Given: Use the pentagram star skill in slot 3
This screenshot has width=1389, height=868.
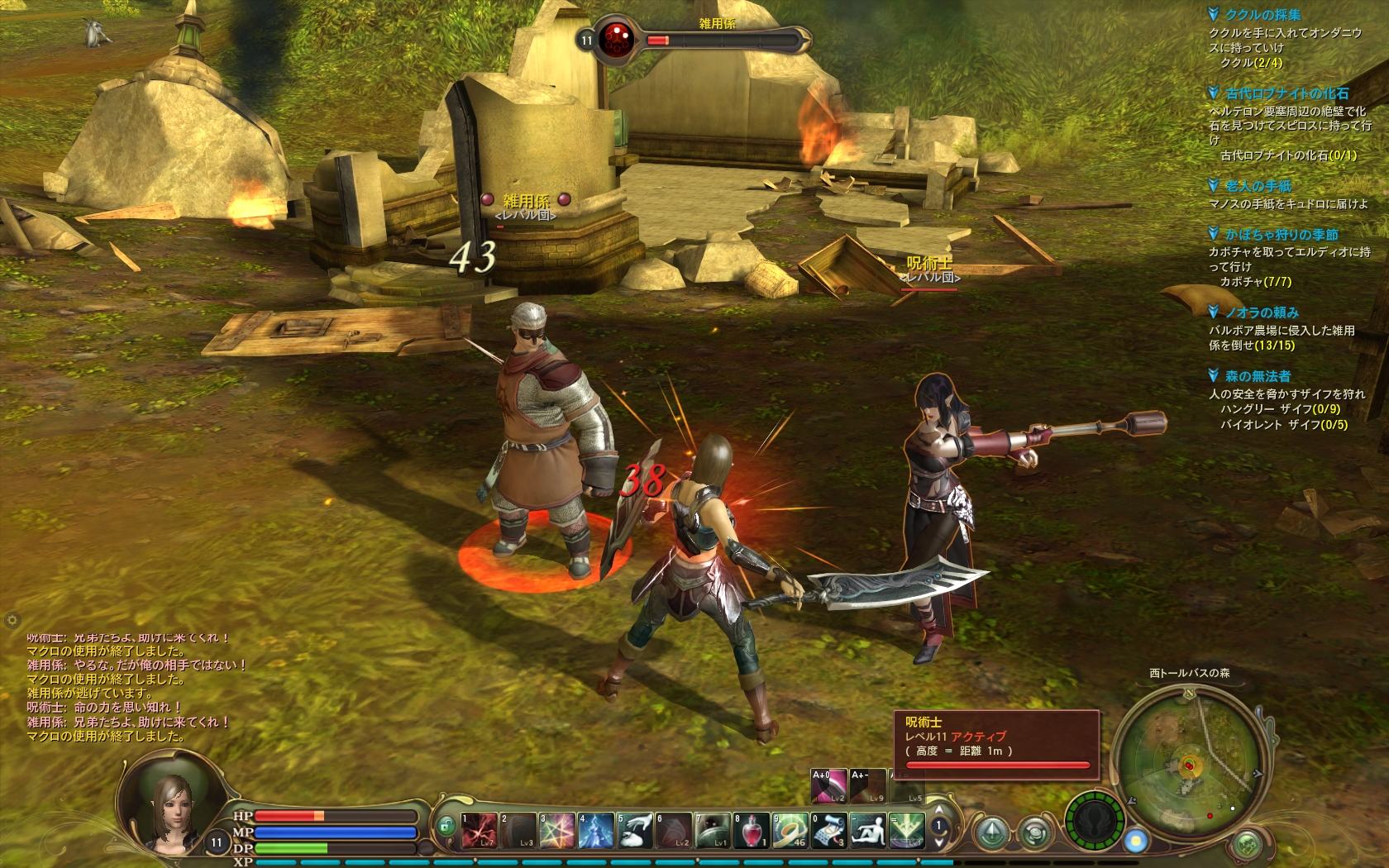Looking at the screenshot, I should coord(557,830).
